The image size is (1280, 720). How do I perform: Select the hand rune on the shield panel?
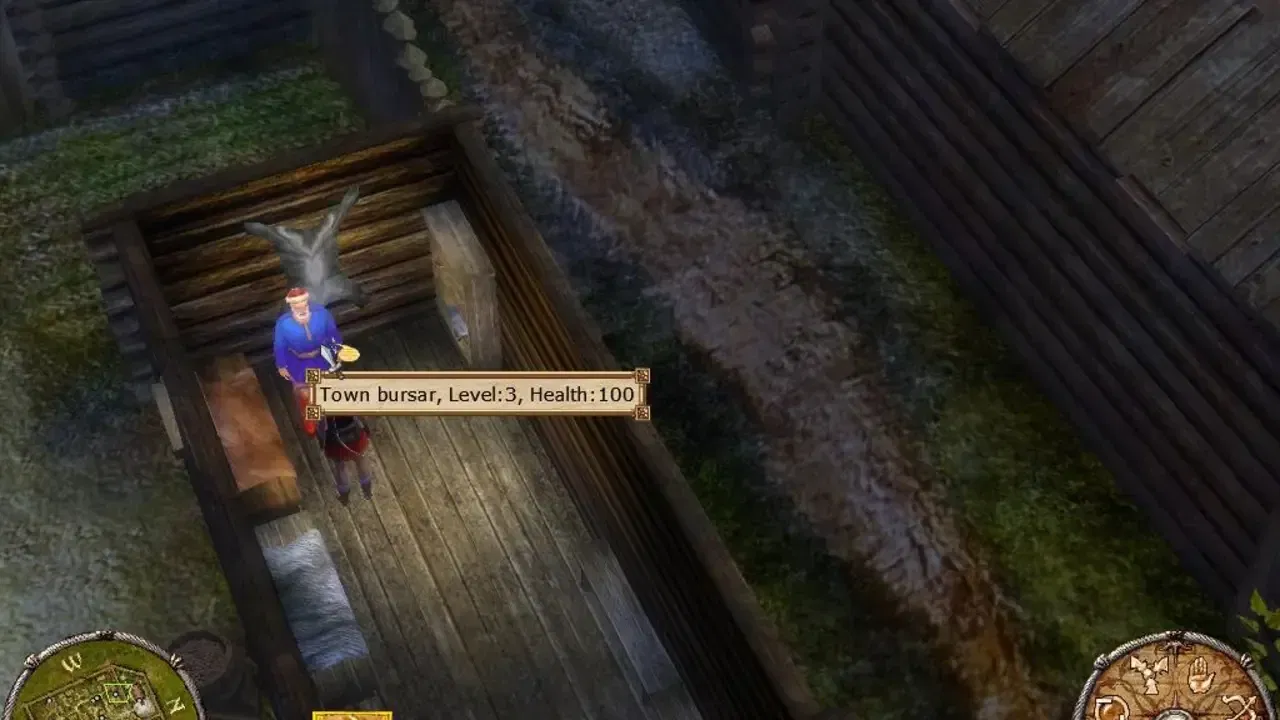click(x=1202, y=674)
